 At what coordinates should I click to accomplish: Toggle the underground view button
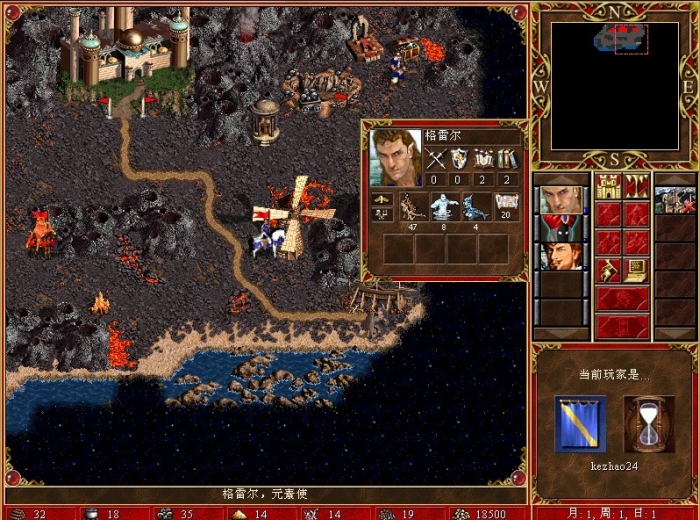636,186
